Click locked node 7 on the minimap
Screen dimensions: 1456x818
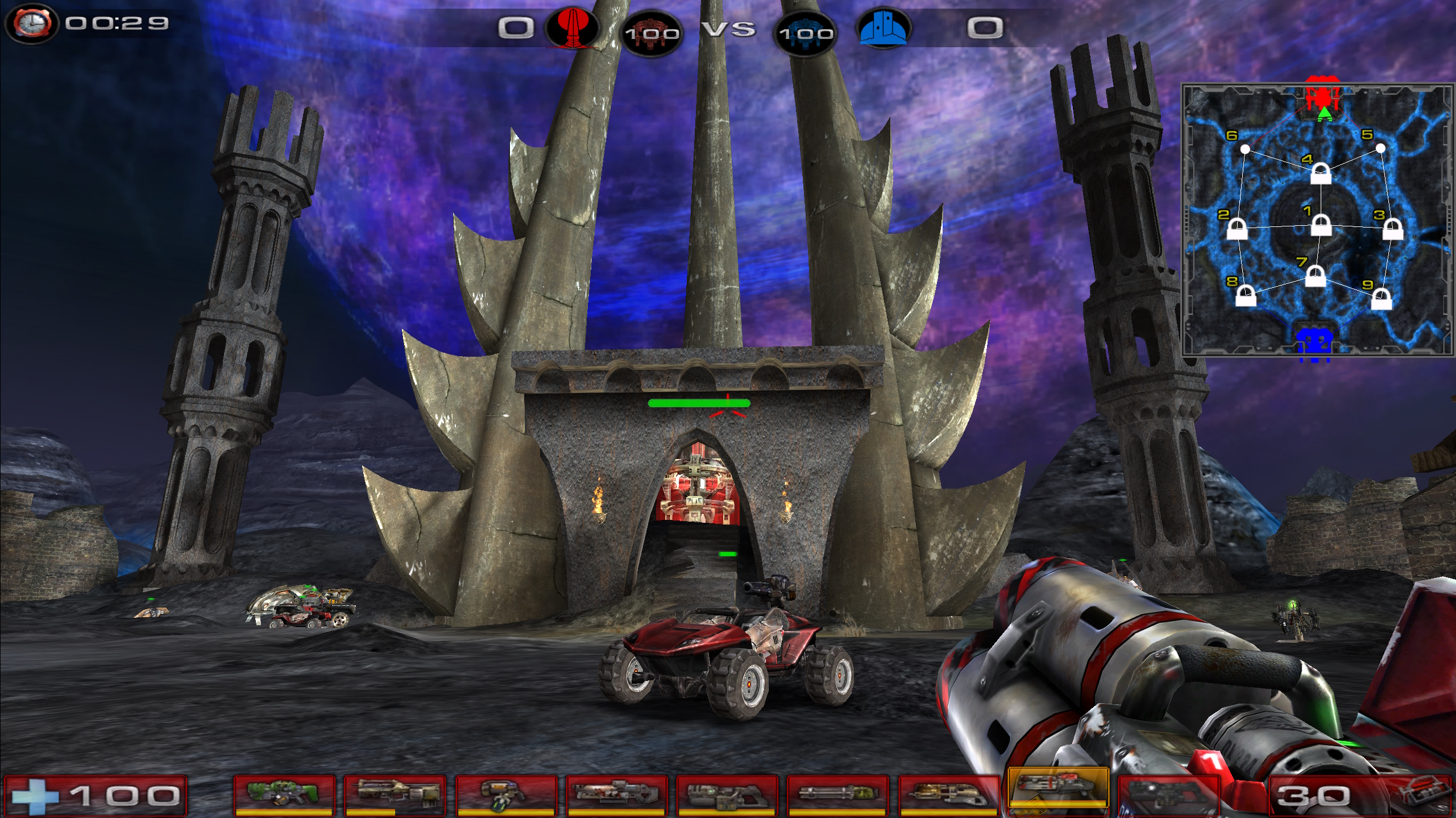pyautogui.click(x=1315, y=277)
